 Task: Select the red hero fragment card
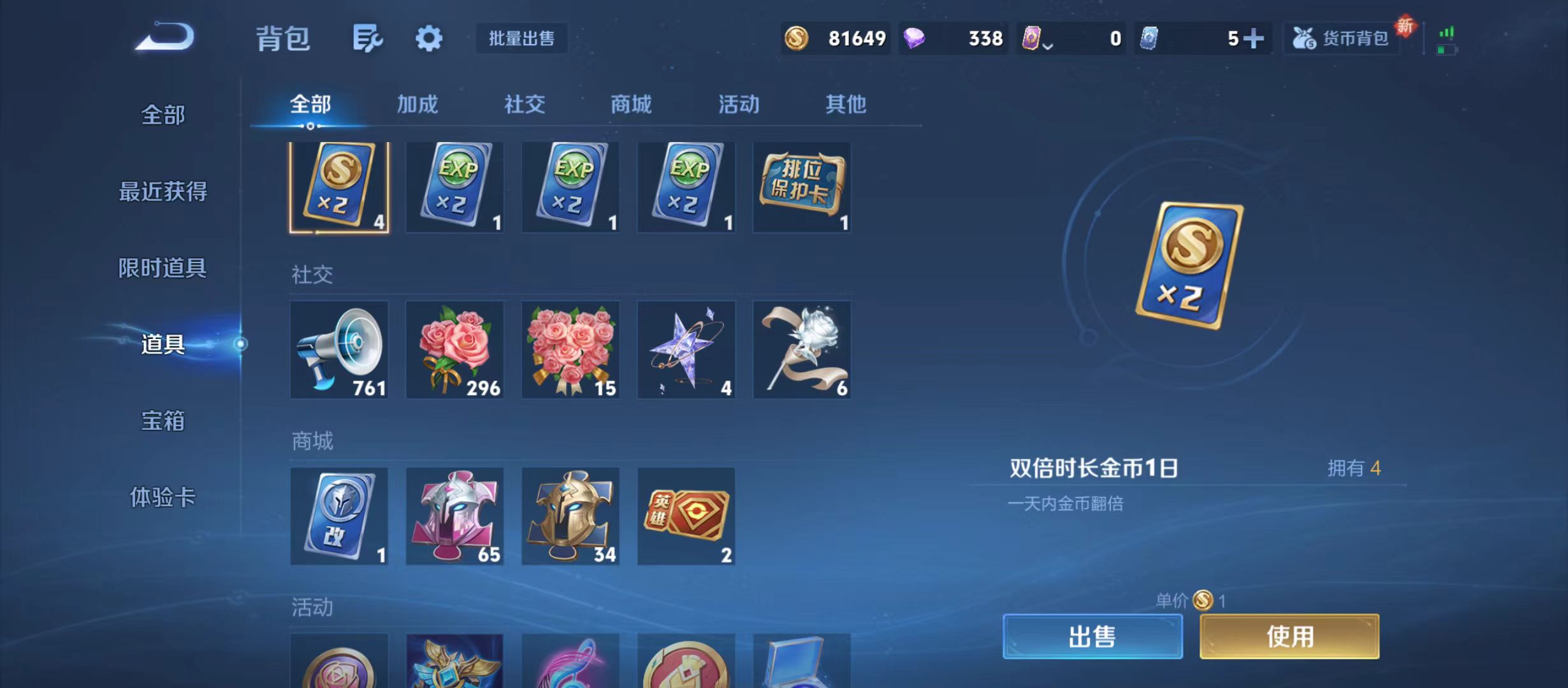[x=686, y=516]
